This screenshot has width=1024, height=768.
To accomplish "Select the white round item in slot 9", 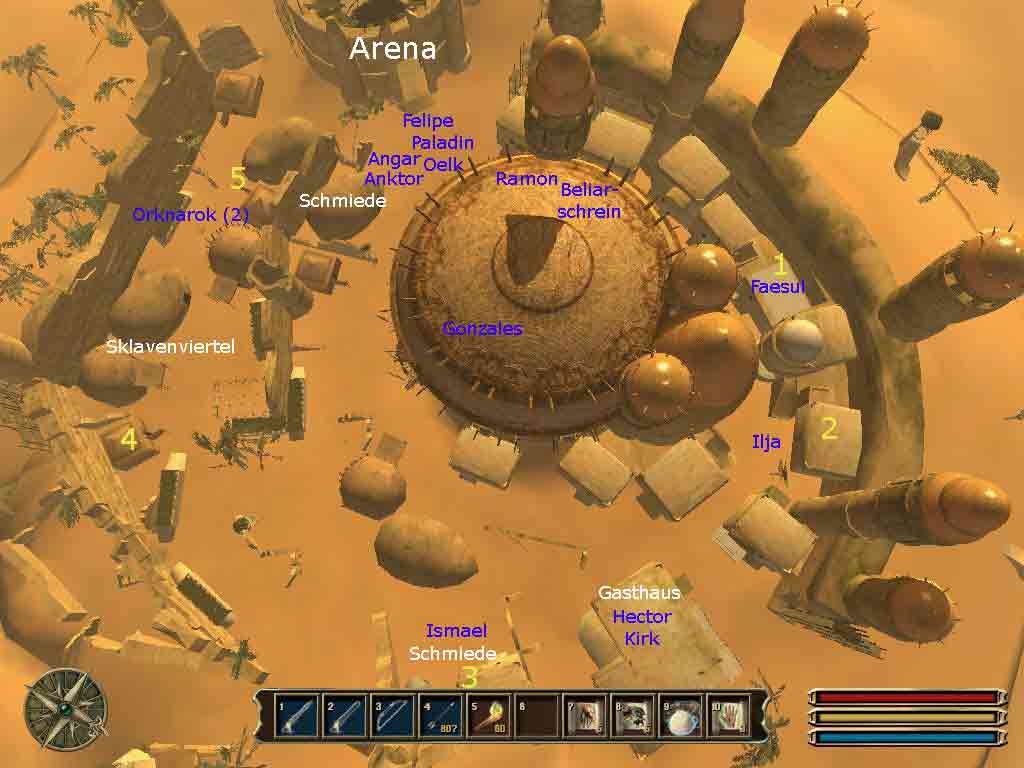I will (681, 716).
